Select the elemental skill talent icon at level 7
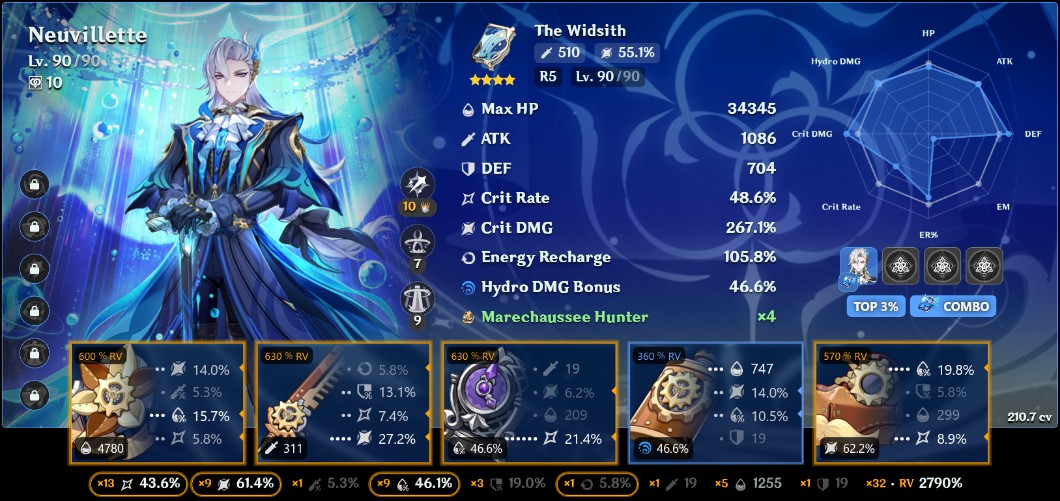 [417, 242]
